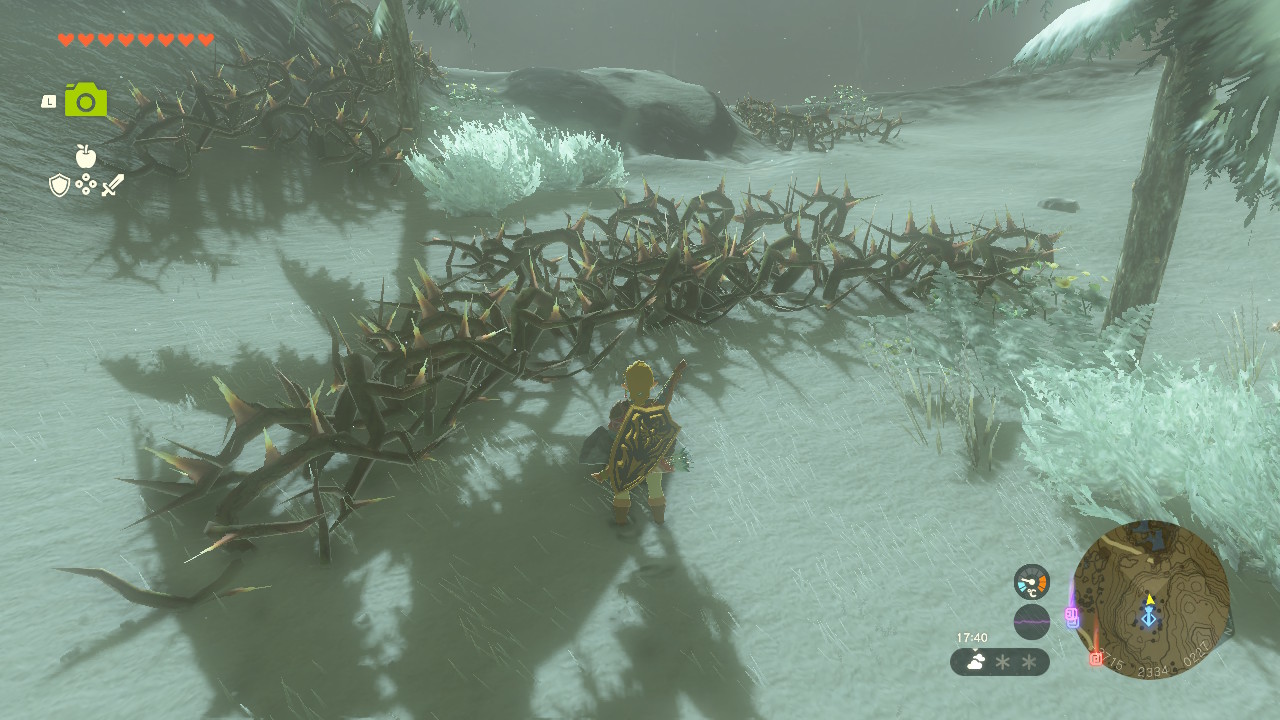Select the apple material shortcut icon
The image size is (1280, 720).
pyautogui.click(x=86, y=156)
